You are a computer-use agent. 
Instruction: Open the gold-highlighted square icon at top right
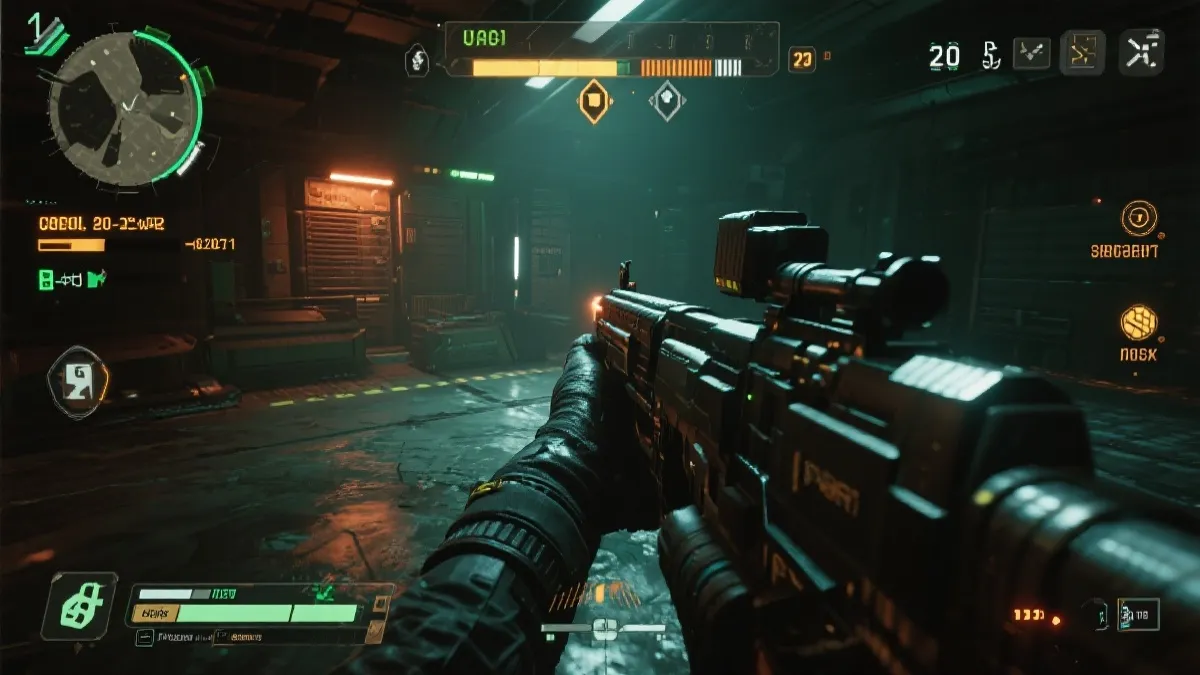pyautogui.click(x=1082, y=54)
